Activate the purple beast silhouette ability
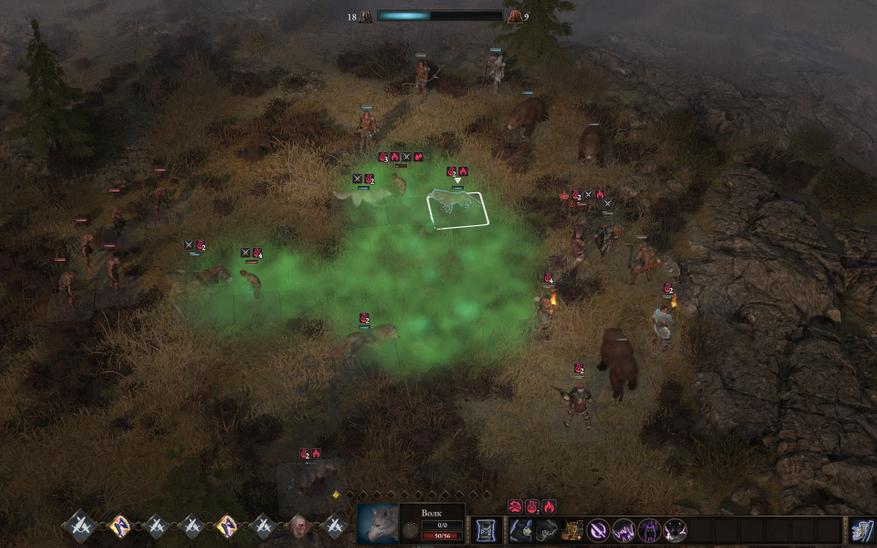The width and height of the screenshot is (877, 548). (x=649, y=530)
